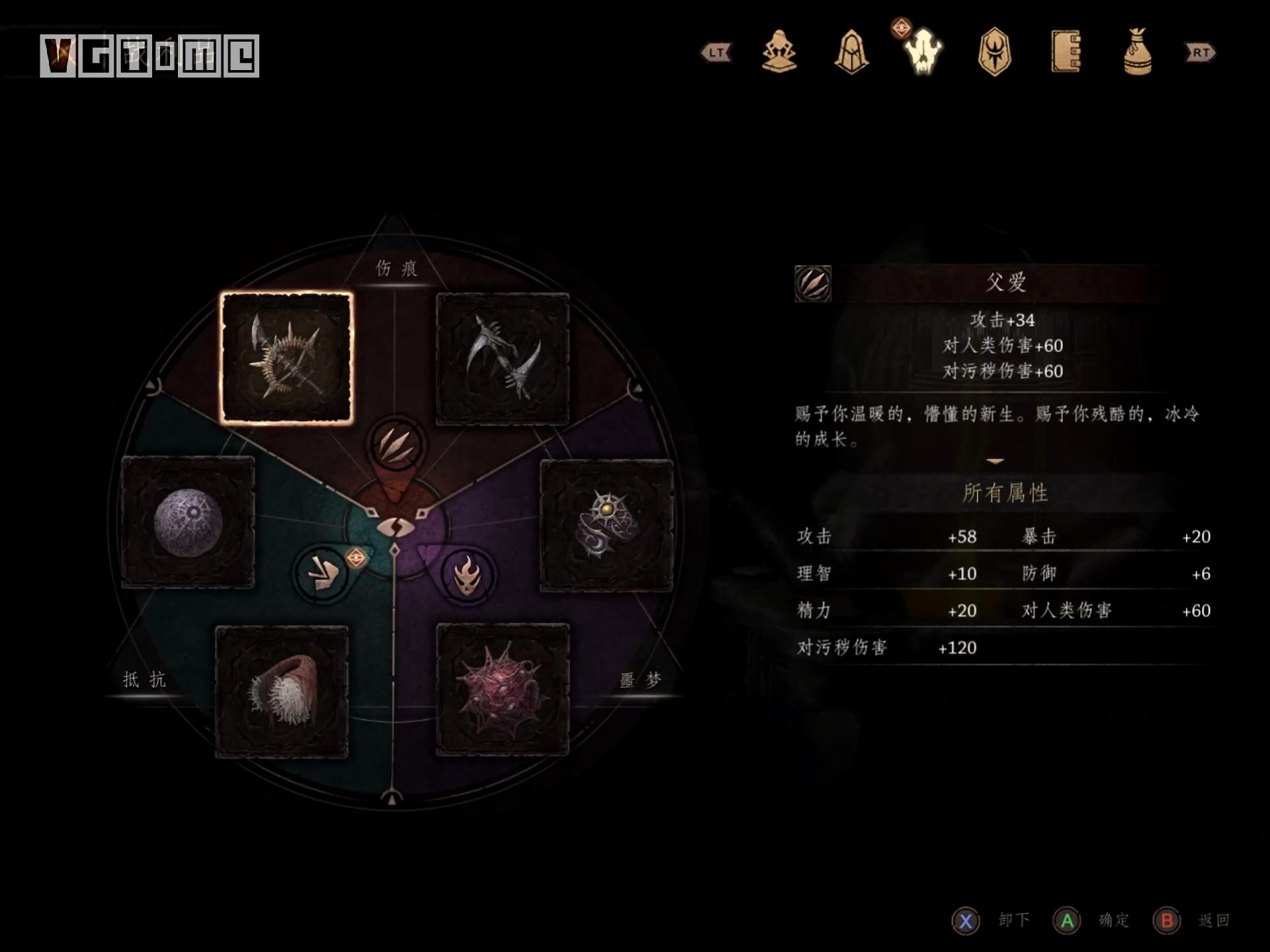Image resolution: width=1270 pixels, height=952 pixels.
Task: Choose the twin scythe claws slot
Action: pos(503,358)
